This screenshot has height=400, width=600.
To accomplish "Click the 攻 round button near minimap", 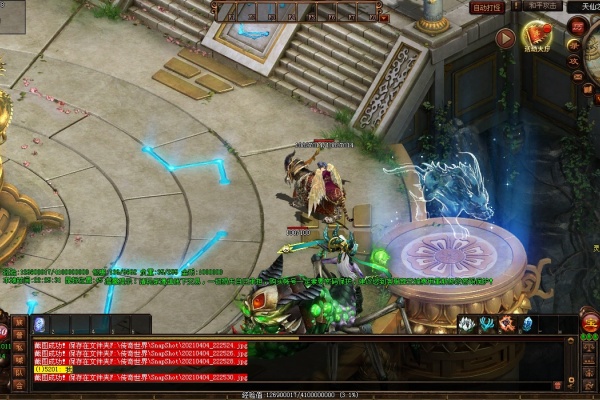I will click(574, 60).
